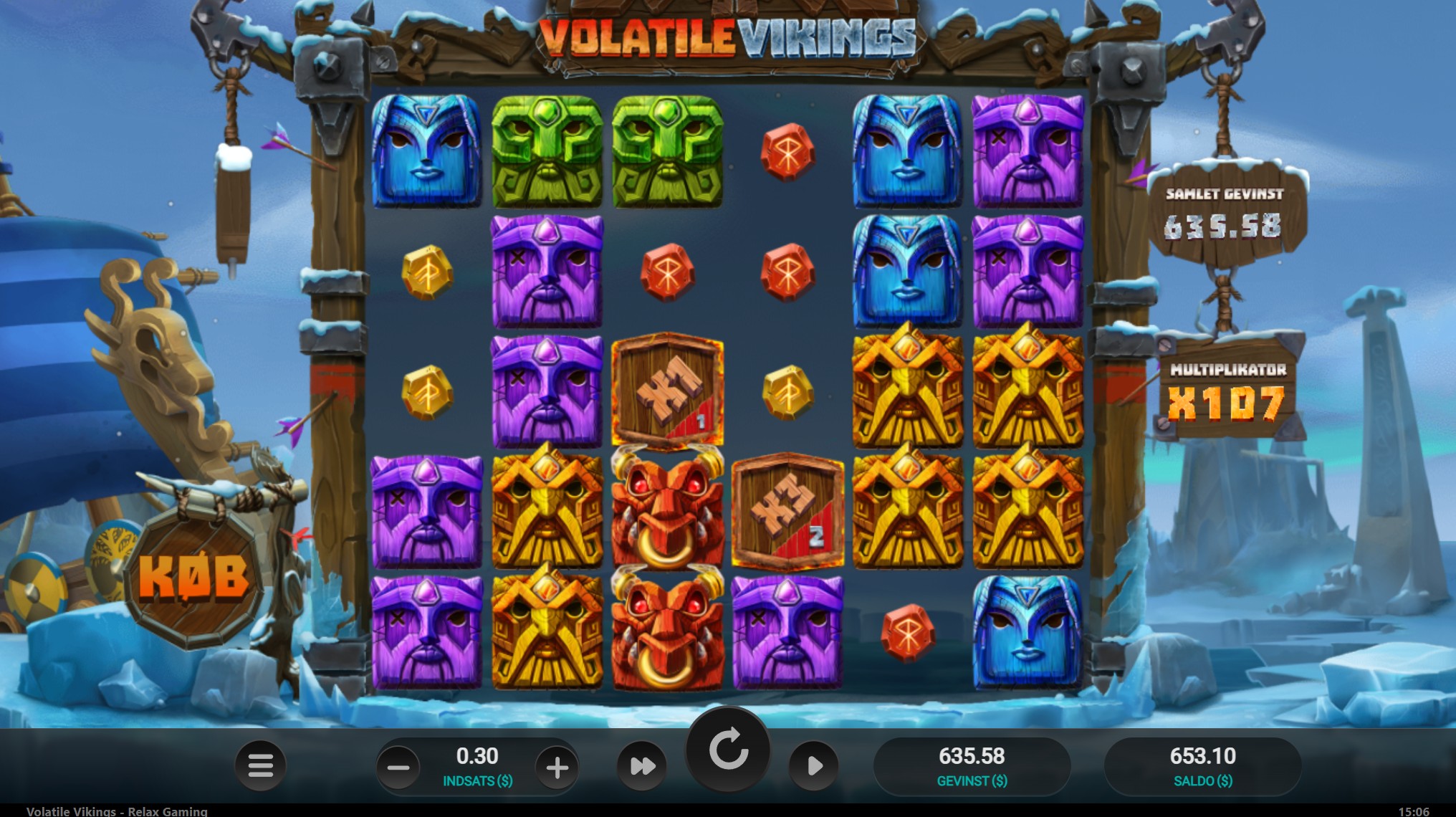Click the red horned viking symbol
The image size is (1456, 817).
pyautogui.click(x=668, y=510)
